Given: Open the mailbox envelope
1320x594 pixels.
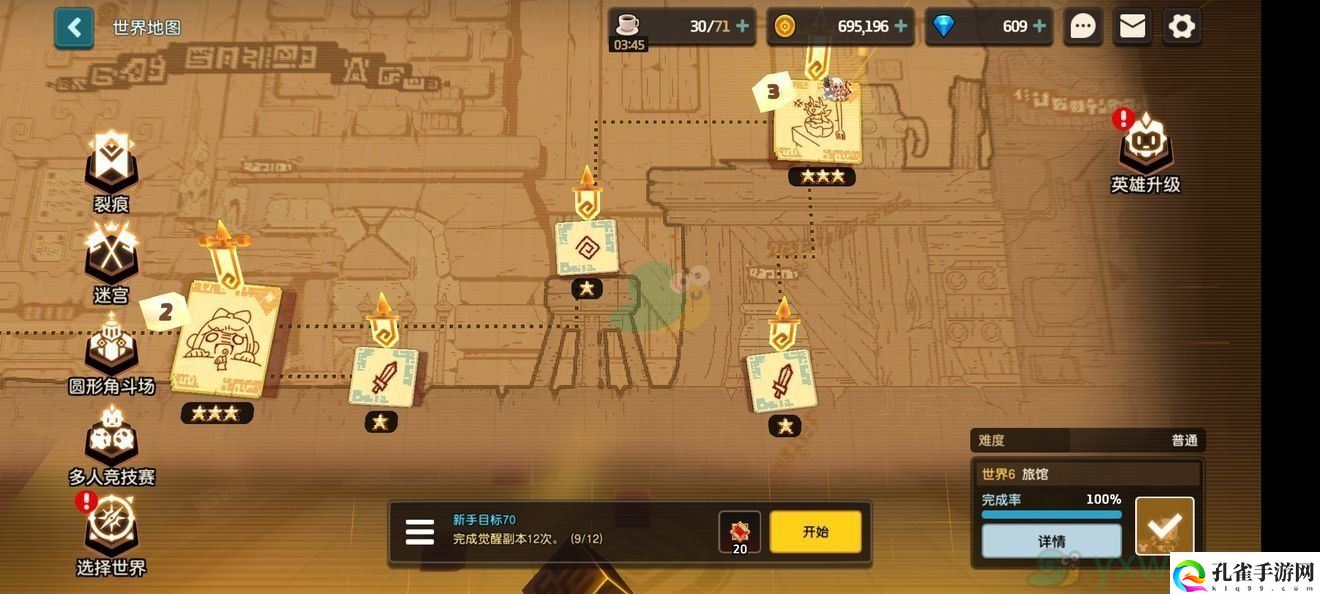Looking at the screenshot, I should click(1132, 26).
